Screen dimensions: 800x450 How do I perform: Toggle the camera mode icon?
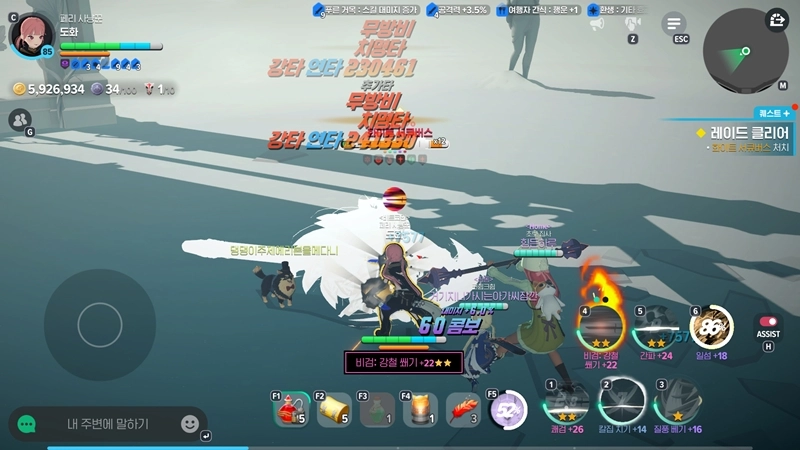(x=633, y=23)
